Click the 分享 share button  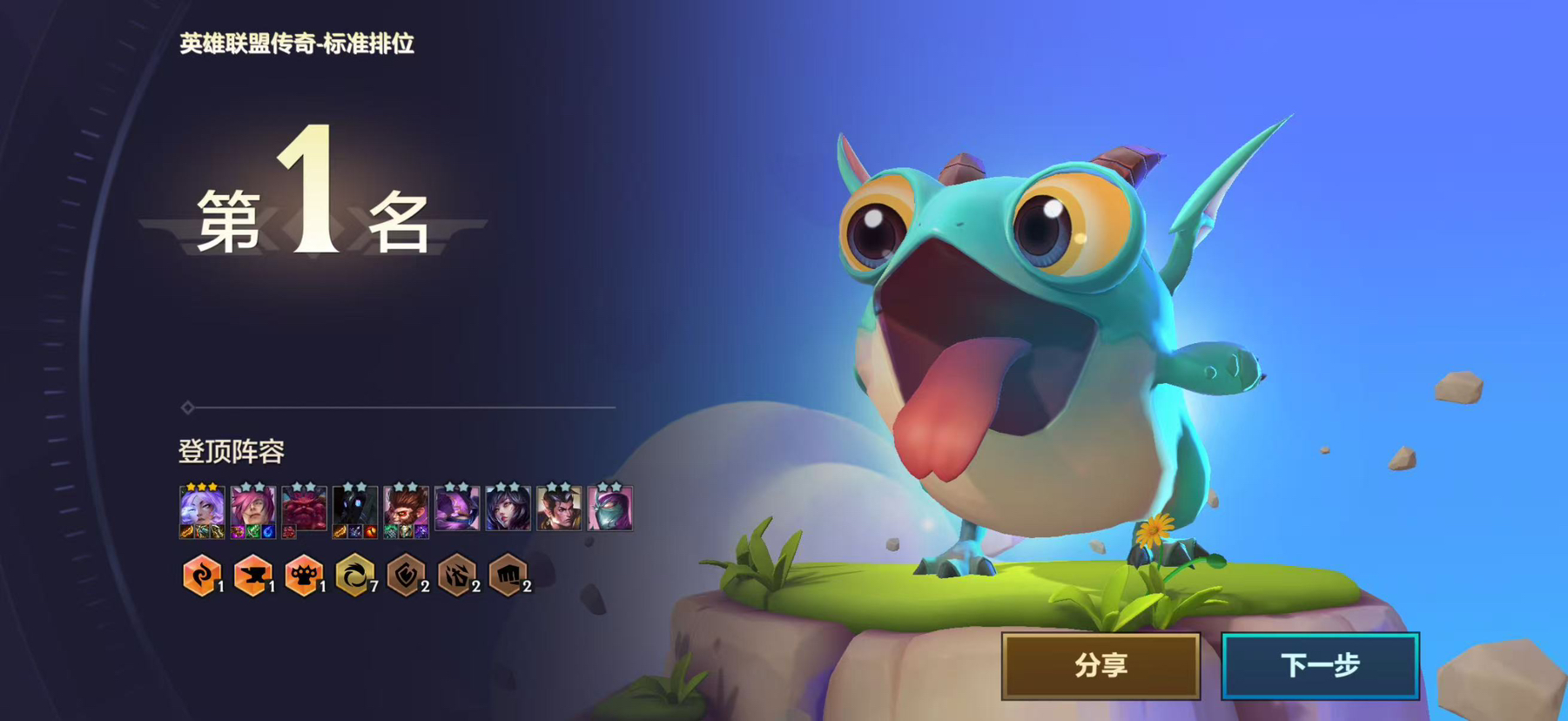point(1100,666)
